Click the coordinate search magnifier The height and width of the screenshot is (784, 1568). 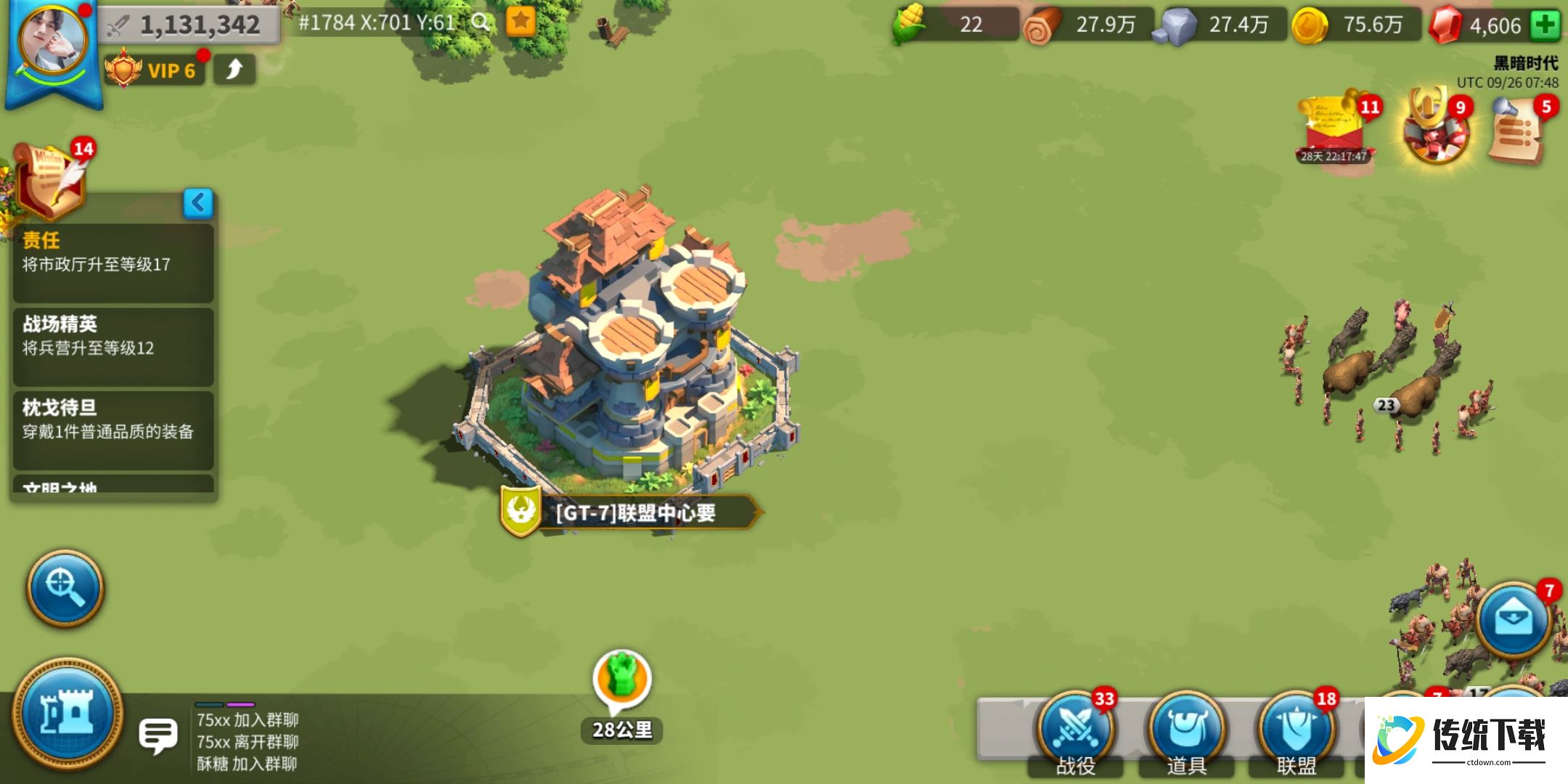(480, 23)
